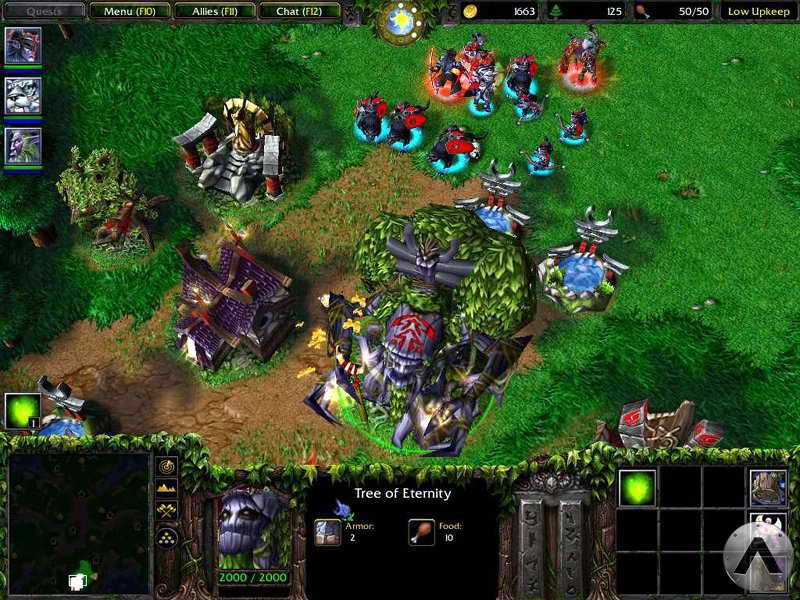Toggle minimap ally color mode button
Image resolution: width=800 pixels, height=600 pixels.
167,513
